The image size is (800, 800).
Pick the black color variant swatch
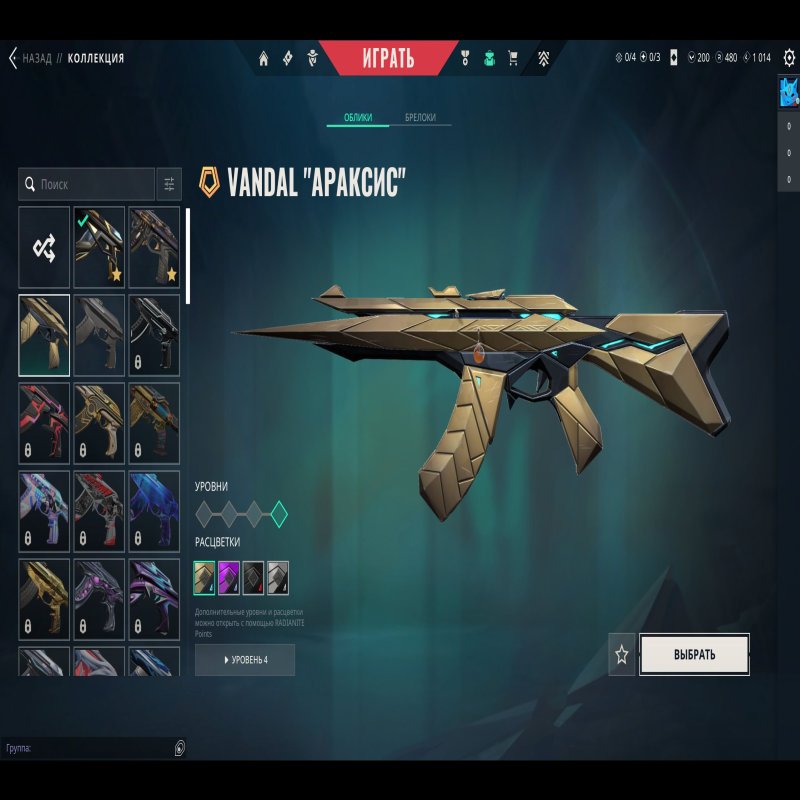coord(253,578)
